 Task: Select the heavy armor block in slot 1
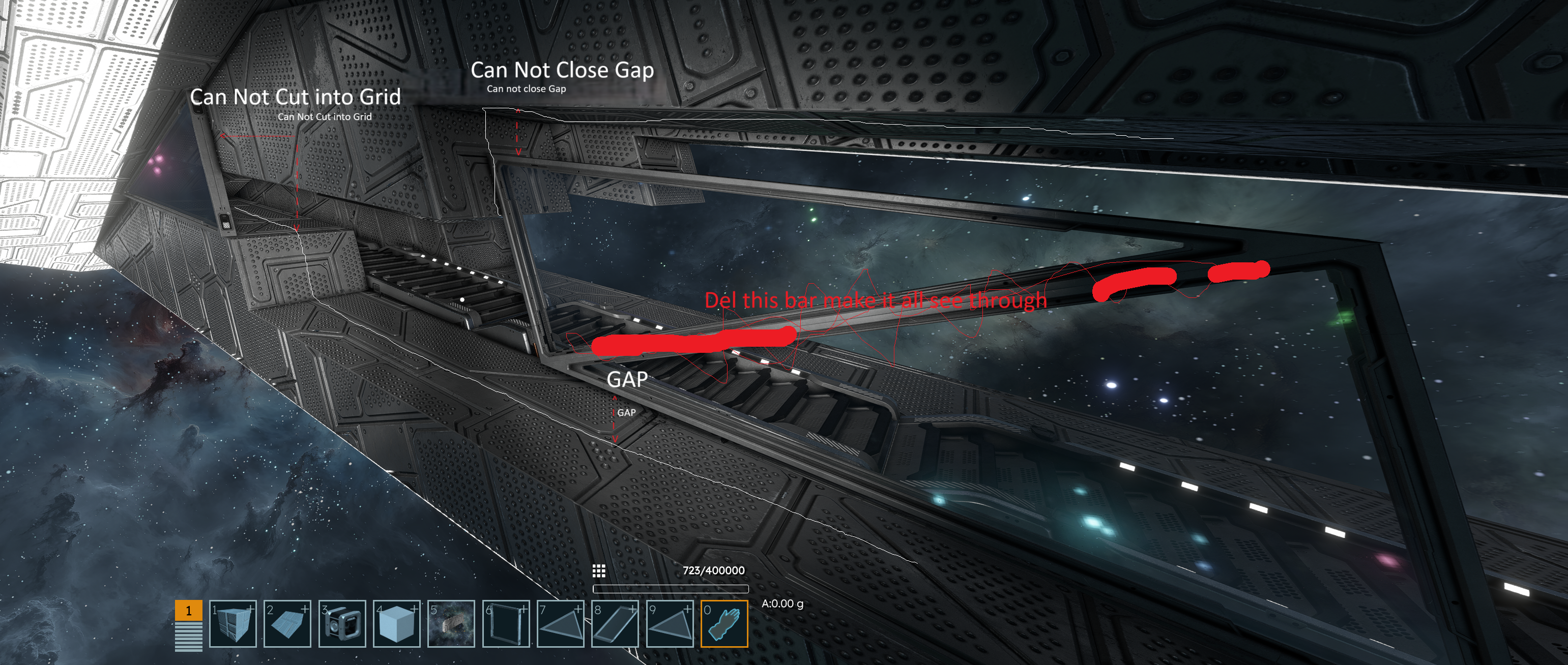233,624
